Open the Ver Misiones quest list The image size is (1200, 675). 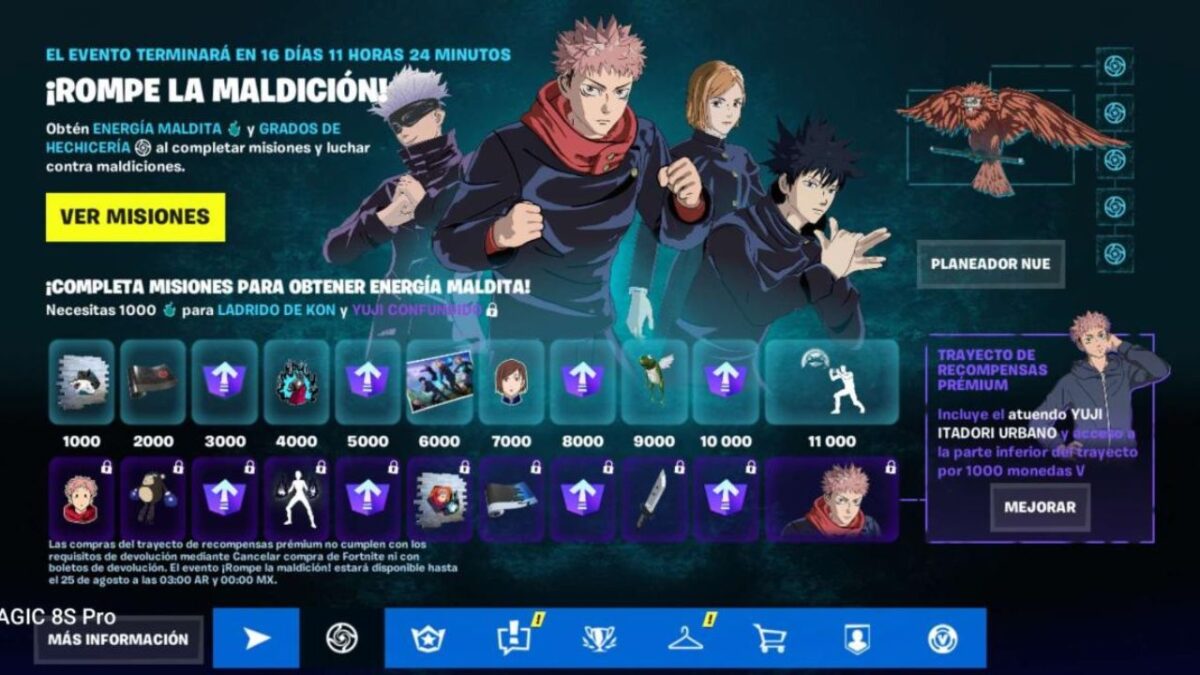tap(135, 217)
